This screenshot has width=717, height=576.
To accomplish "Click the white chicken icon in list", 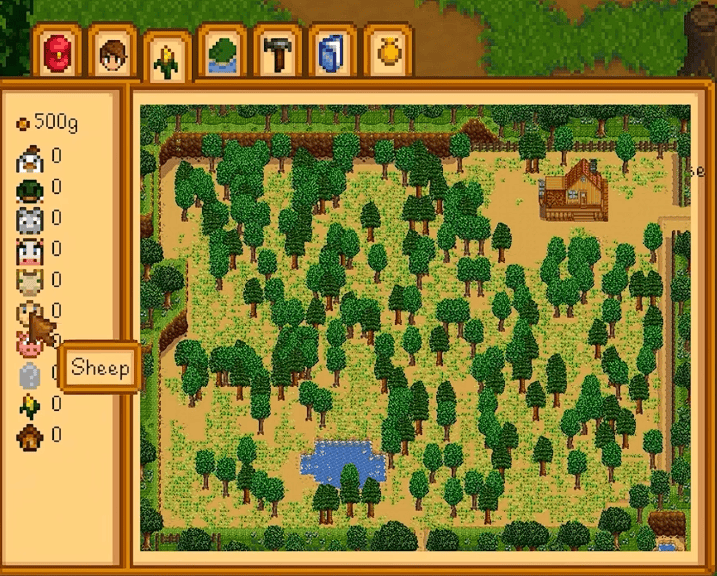I will [x=29, y=156].
